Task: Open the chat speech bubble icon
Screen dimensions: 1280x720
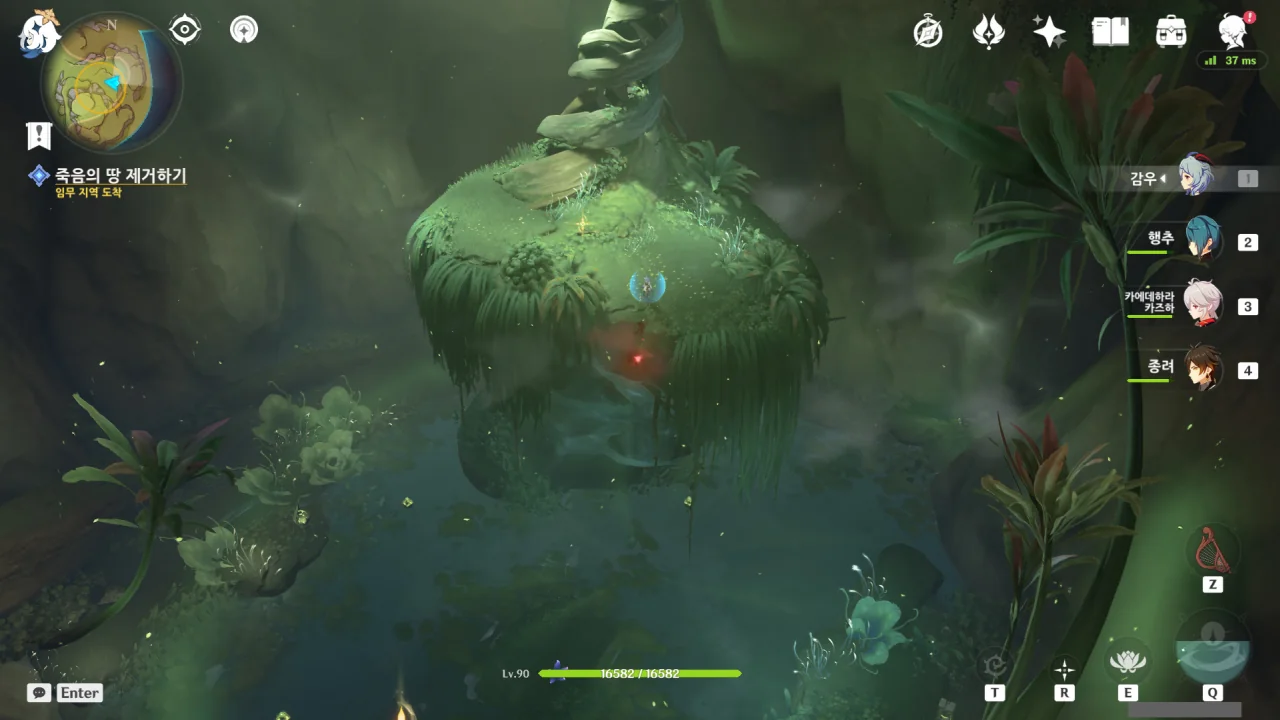Action: tap(39, 692)
